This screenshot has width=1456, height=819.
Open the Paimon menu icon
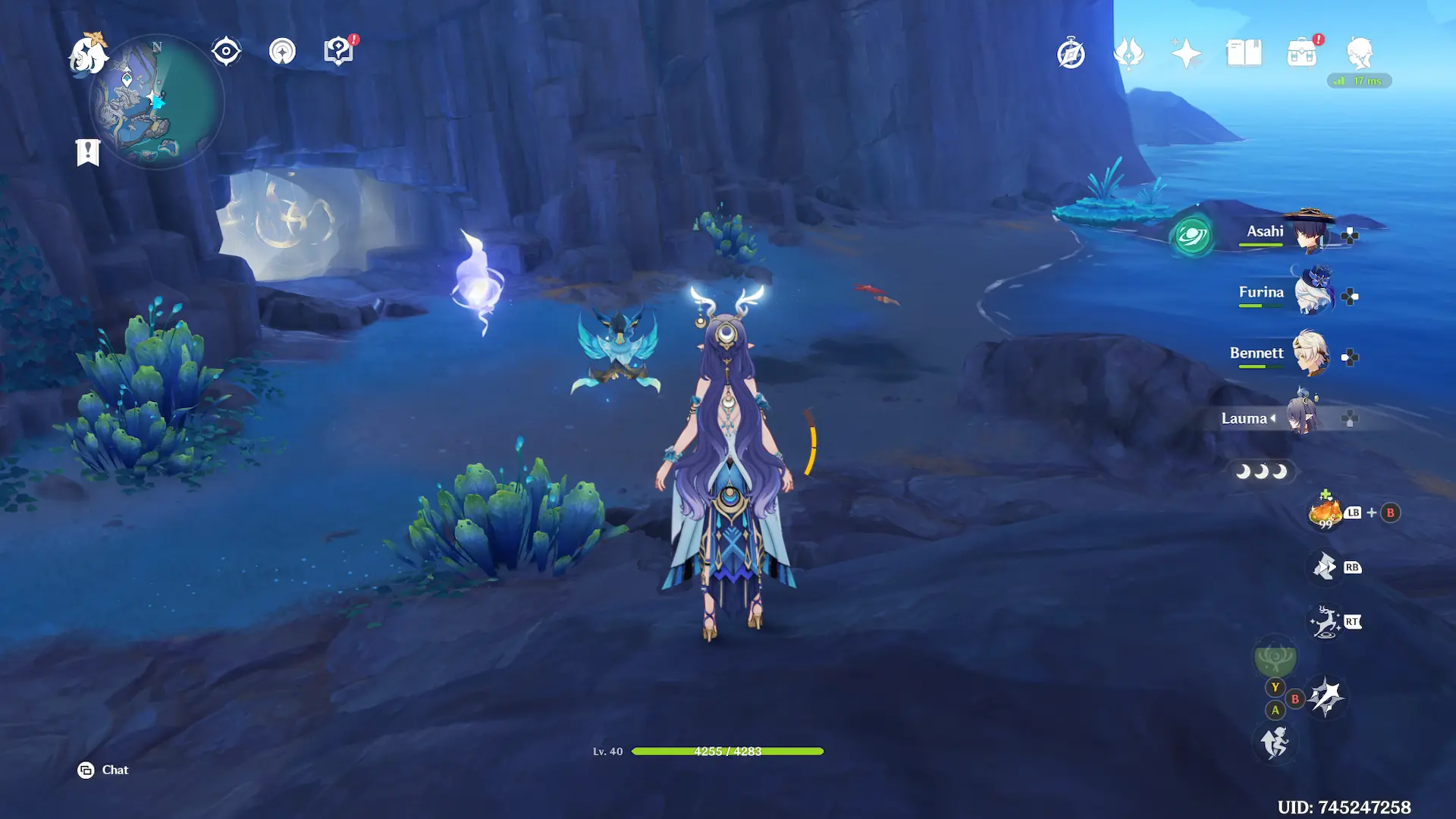click(87, 55)
